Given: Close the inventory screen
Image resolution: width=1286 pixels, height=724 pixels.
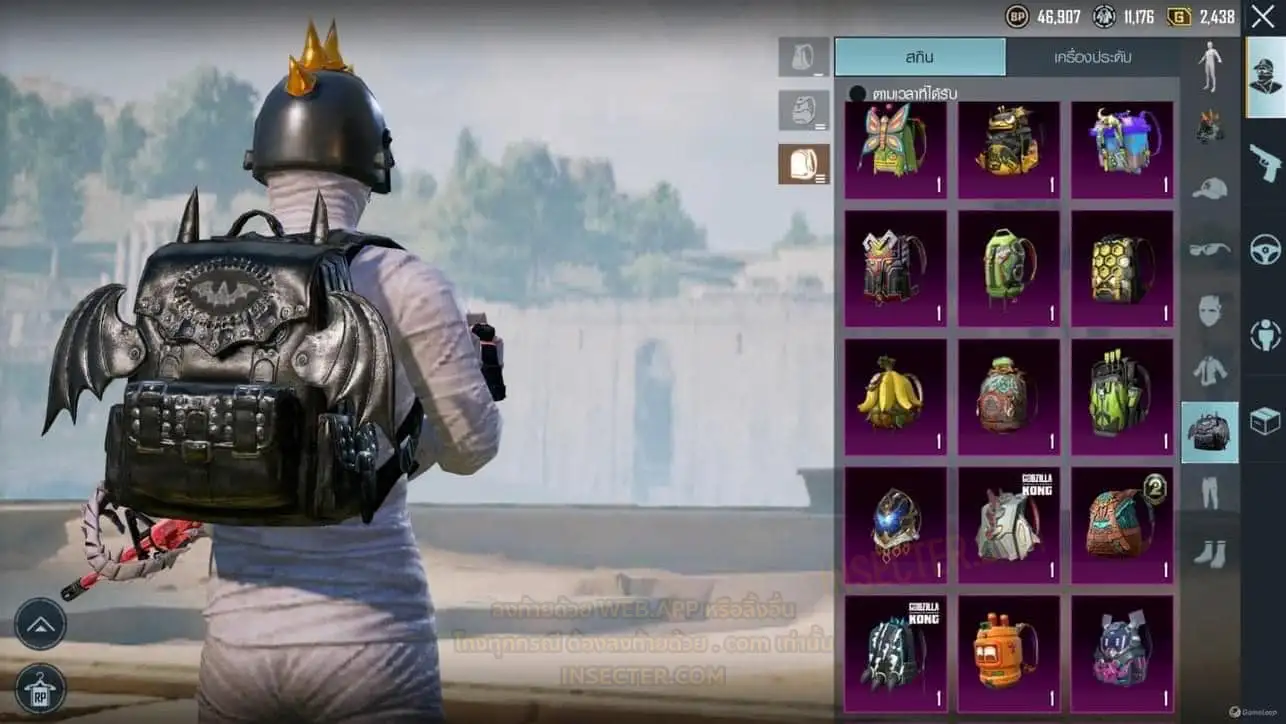Looking at the screenshot, I should click(x=1263, y=17).
